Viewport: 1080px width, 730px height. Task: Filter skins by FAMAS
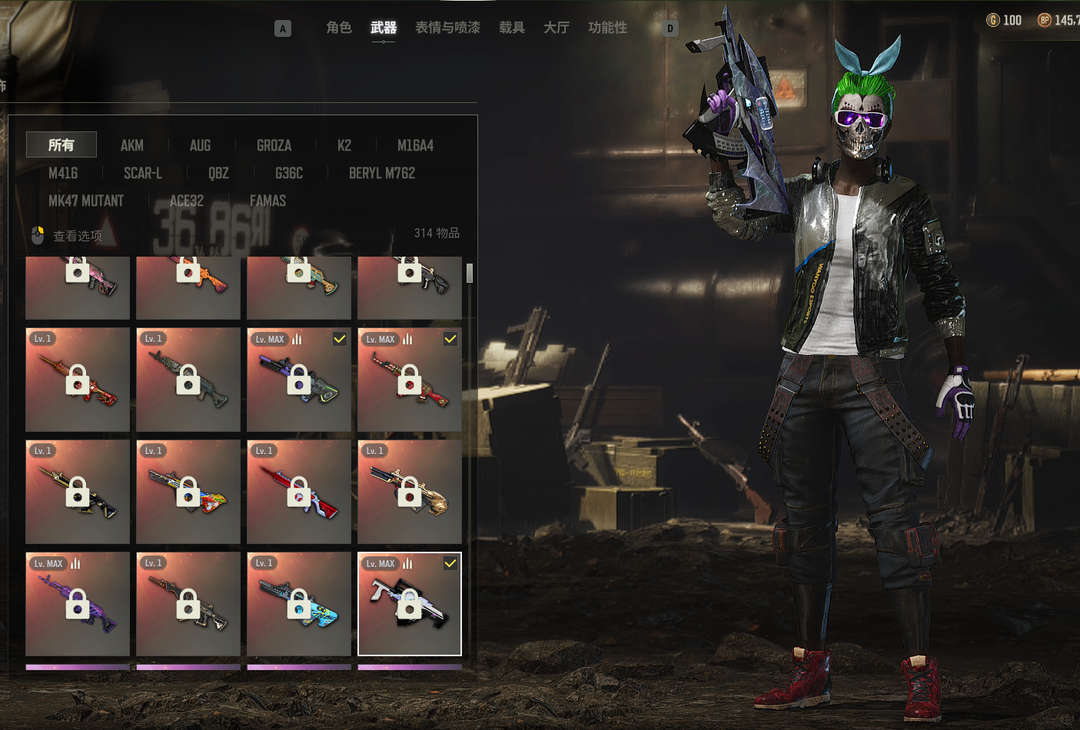point(268,201)
